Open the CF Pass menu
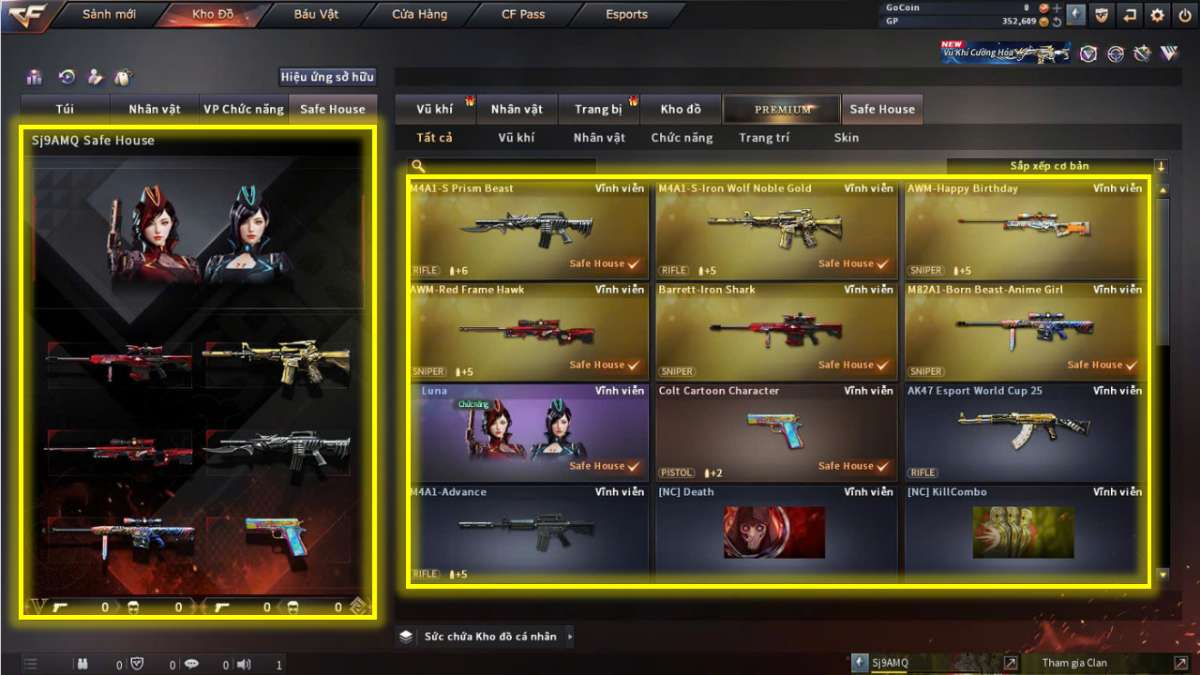 point(523,15)
